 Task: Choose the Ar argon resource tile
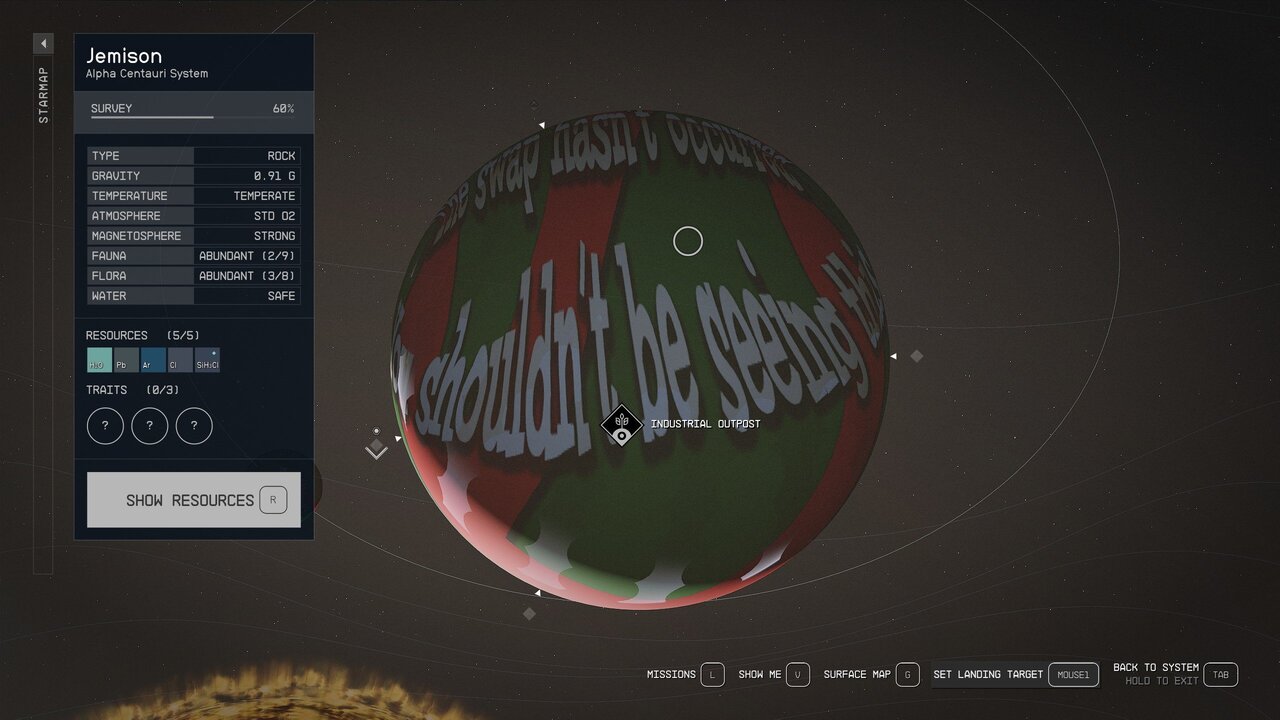point(153,360)
